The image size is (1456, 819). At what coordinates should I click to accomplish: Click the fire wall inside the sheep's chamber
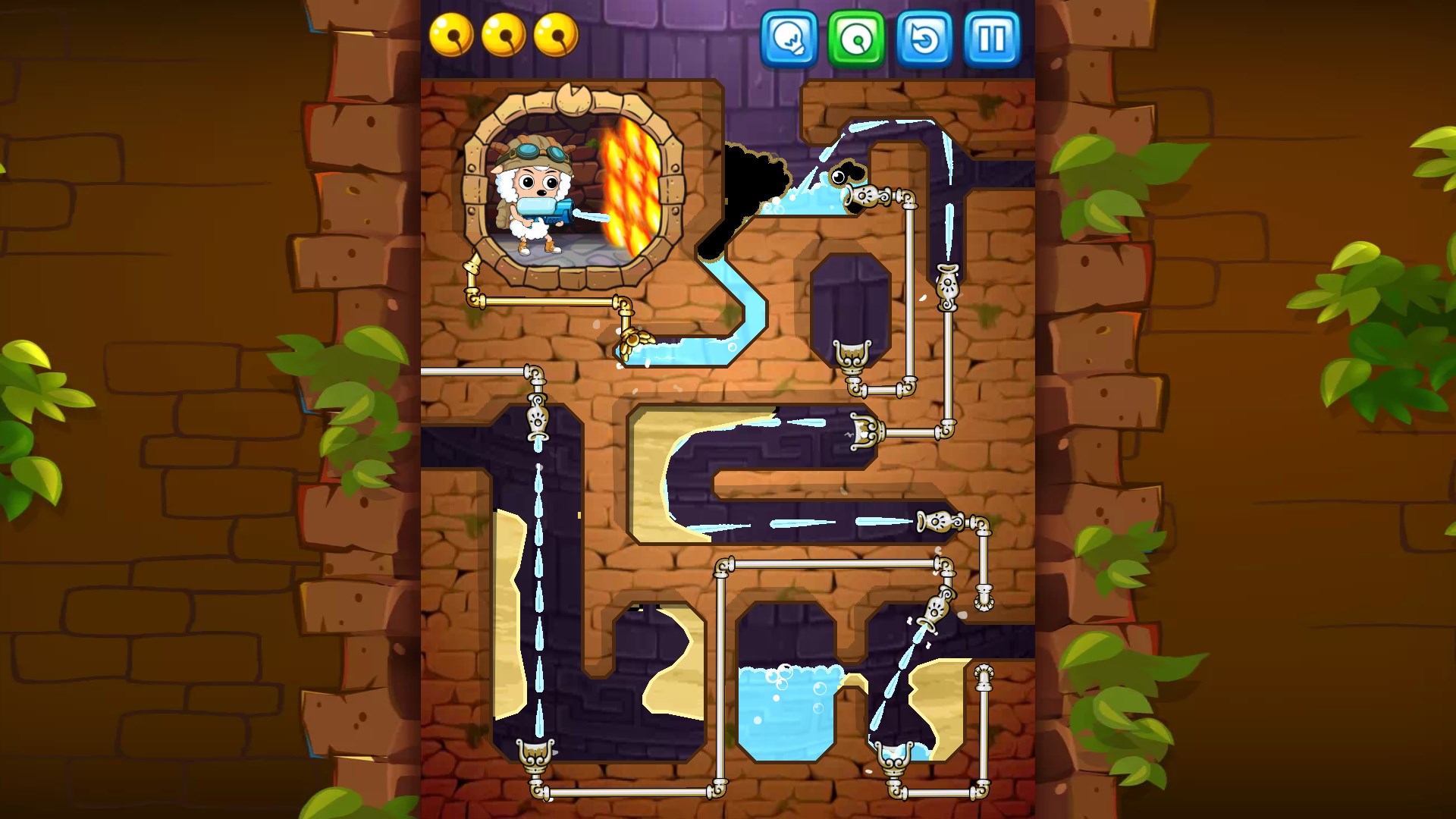[633, 186]
